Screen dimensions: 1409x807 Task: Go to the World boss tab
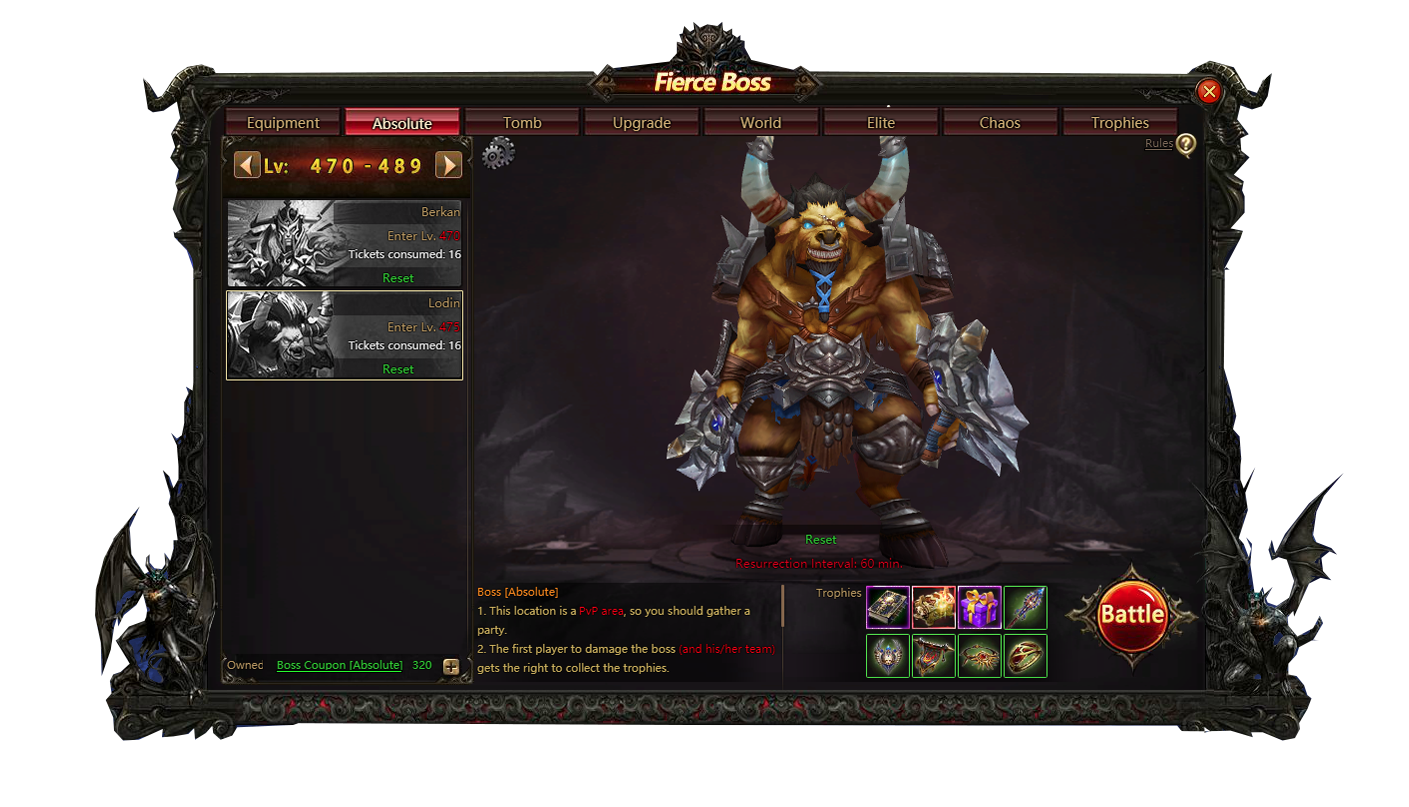[761, 123]
